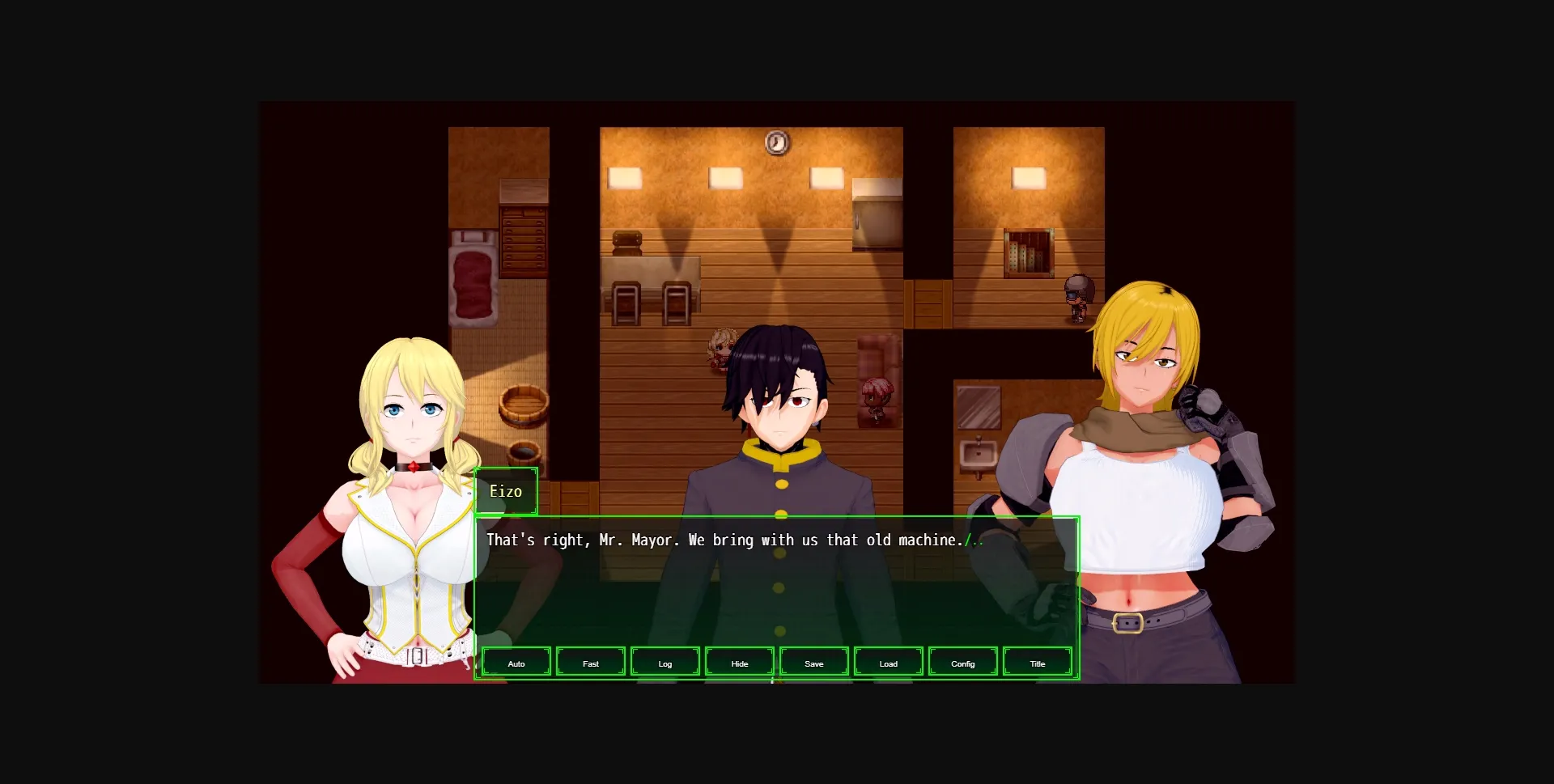Click the blinking continue indicator after the text
The image size is (1554, 784).
(976, 540)
